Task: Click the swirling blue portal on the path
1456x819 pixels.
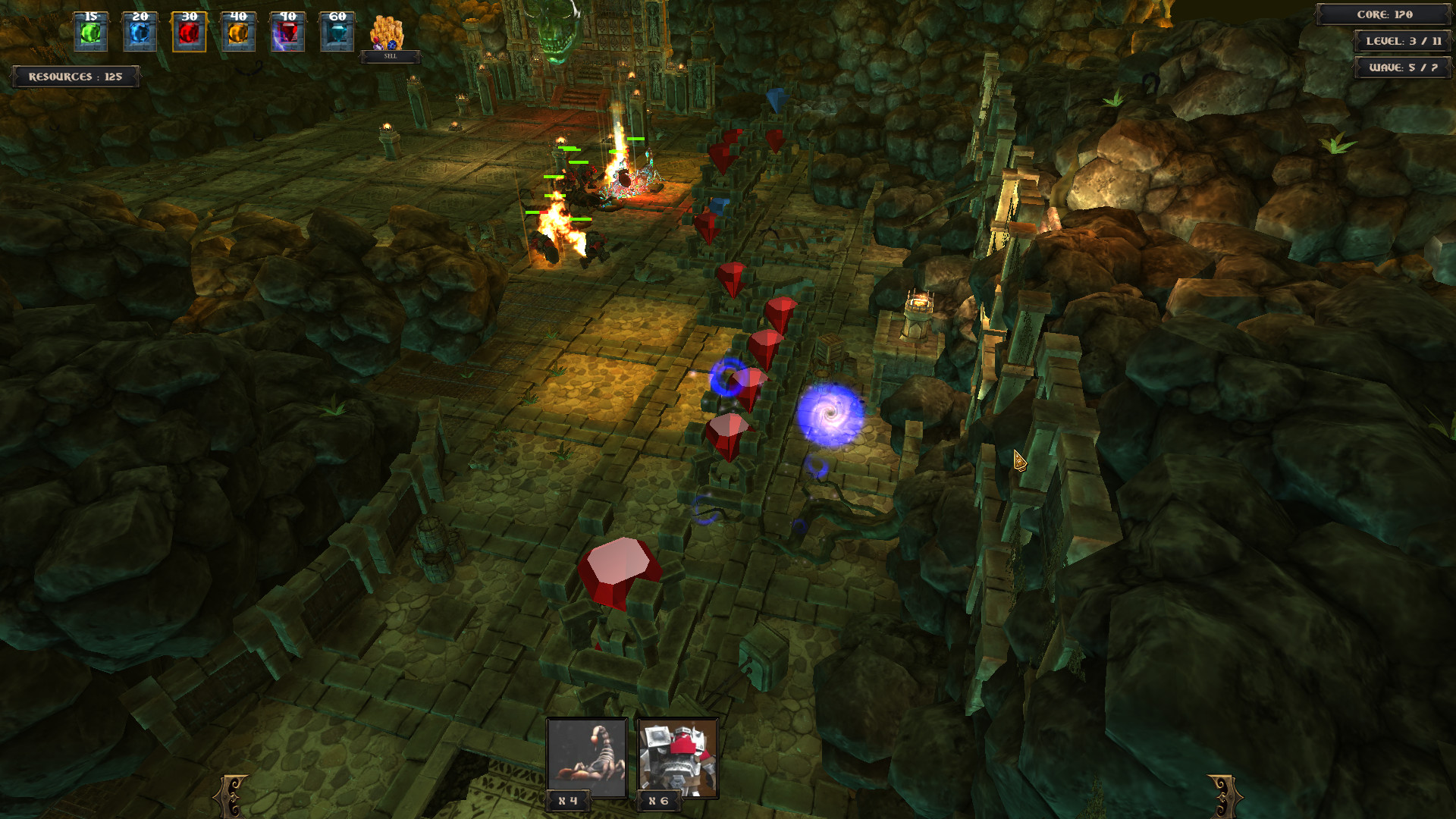Action: 831,412
